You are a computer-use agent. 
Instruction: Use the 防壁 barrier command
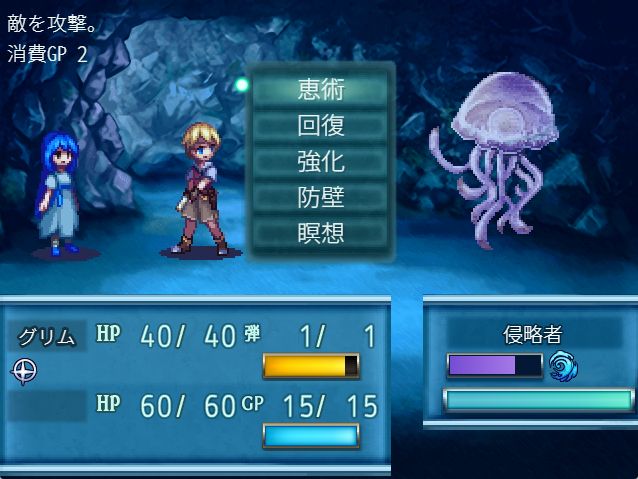coord(320,197)
